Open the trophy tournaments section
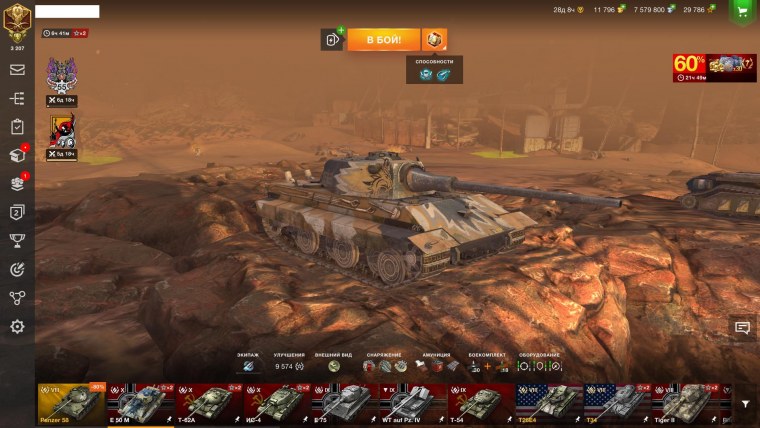This screenshot has height=428, width=760. 17,240
